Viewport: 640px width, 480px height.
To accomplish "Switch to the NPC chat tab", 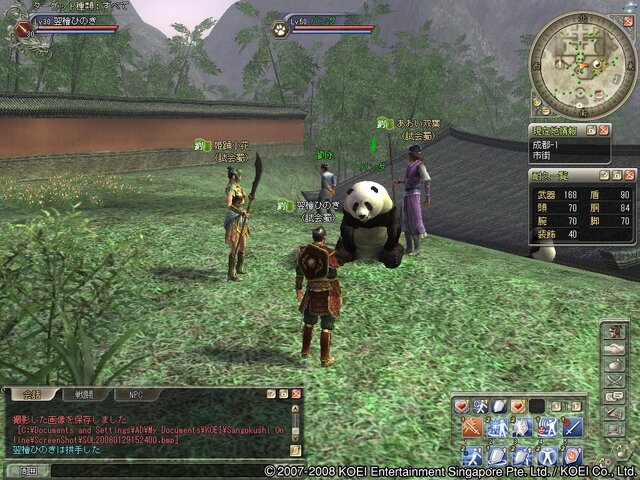I will tap(136, 394).
